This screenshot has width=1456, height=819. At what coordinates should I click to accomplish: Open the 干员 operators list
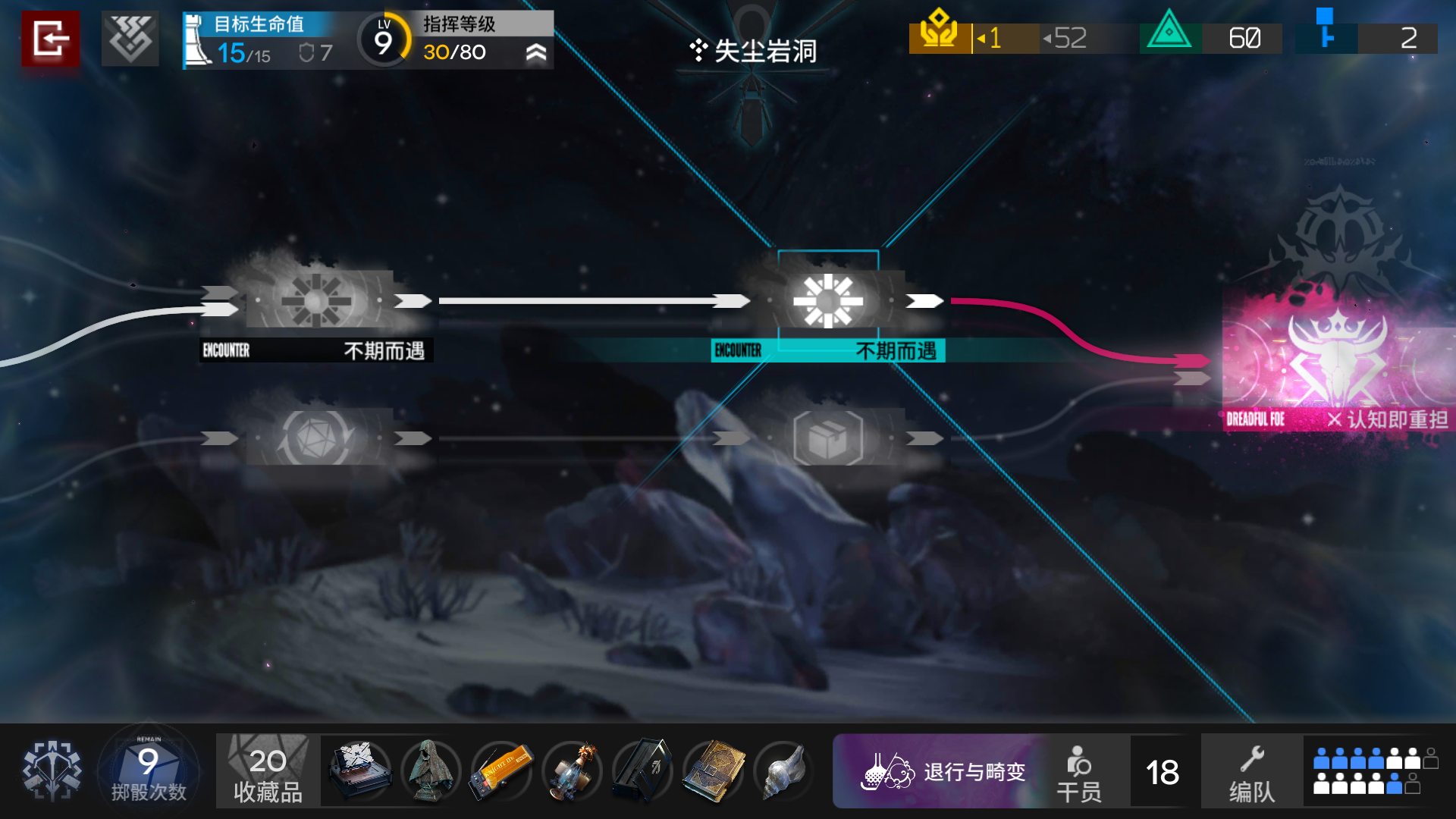(x=1079, y=771)
